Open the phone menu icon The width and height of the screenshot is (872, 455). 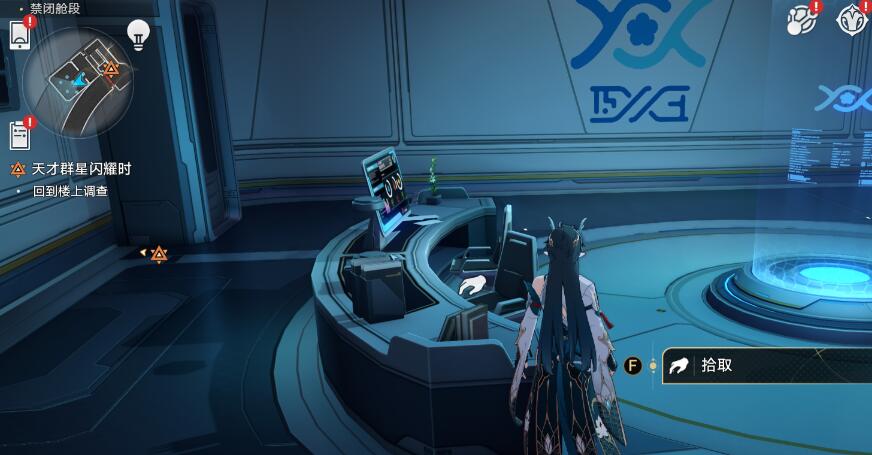tap(19, 35)
